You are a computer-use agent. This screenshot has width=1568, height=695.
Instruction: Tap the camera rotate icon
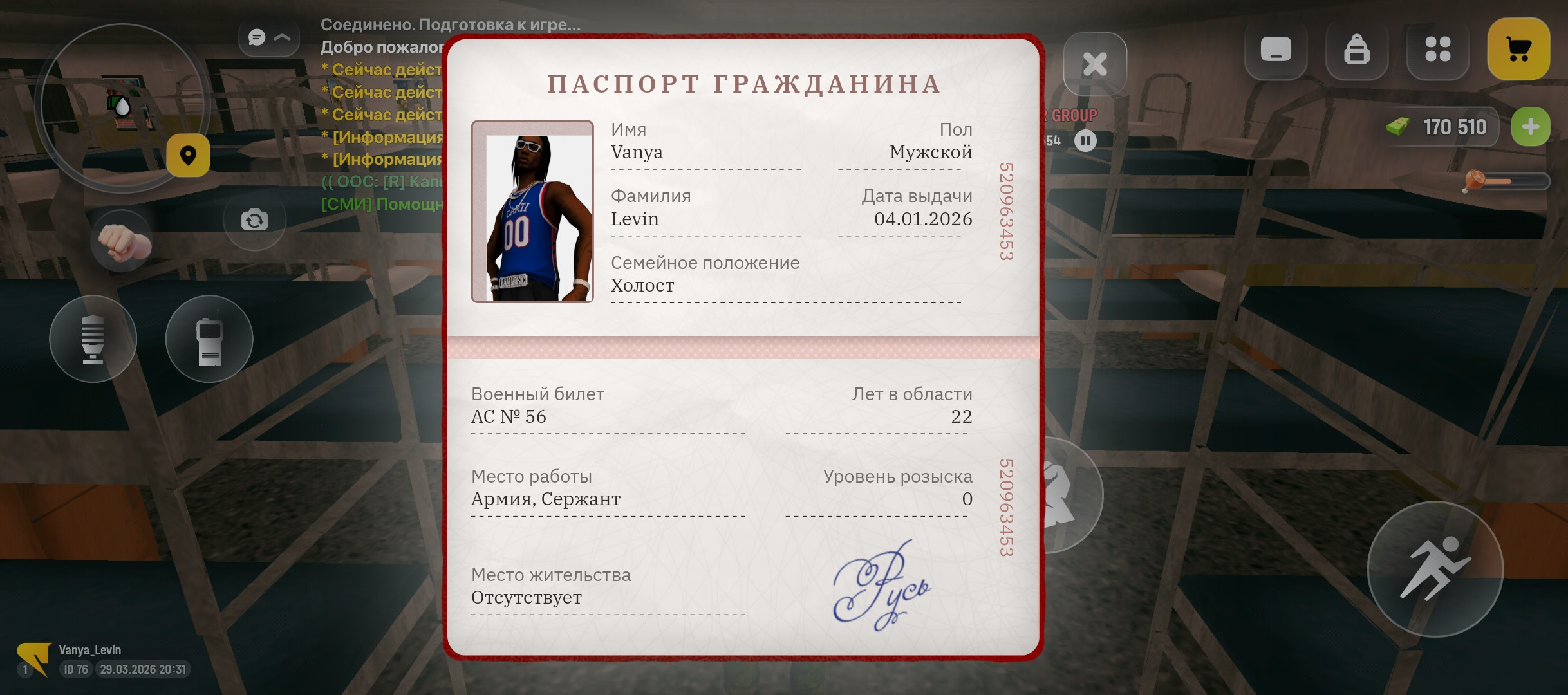tap(255, 219)
